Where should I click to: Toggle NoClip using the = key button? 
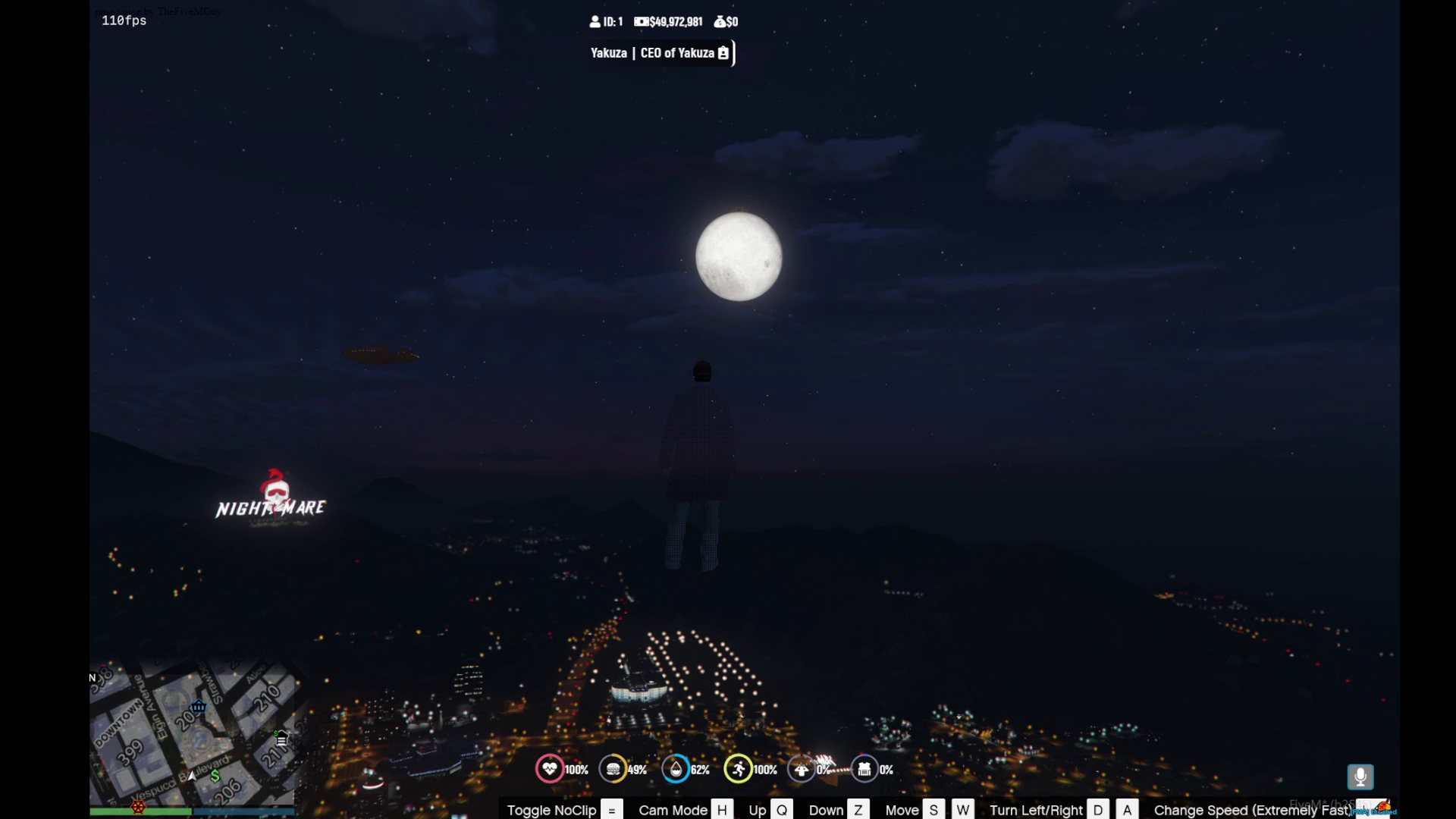click(611, 810)
